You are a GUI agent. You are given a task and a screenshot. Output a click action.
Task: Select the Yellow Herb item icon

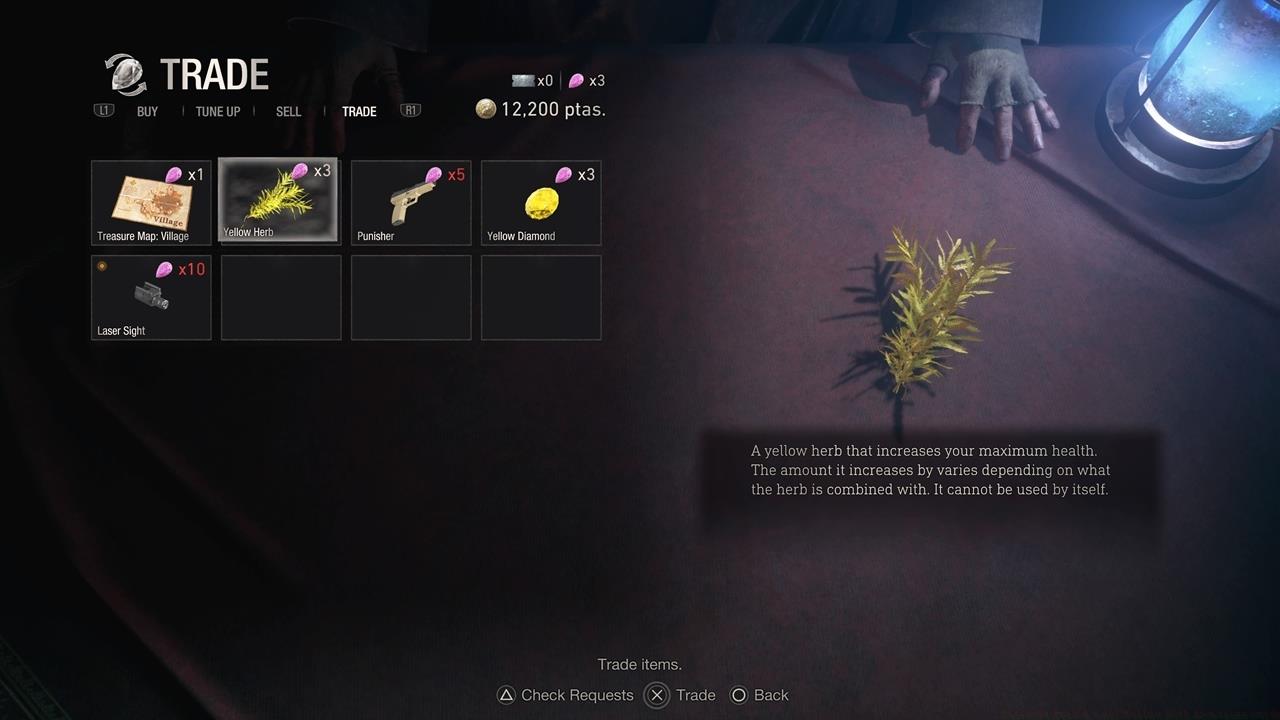pos(280,200)
